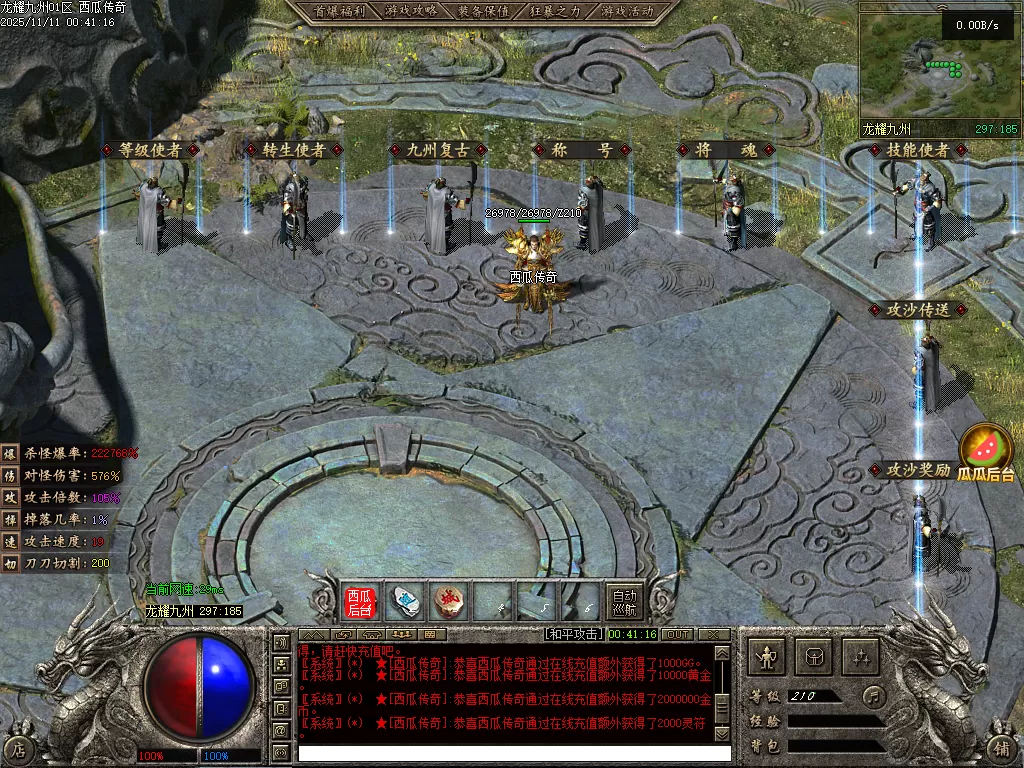Switch the 和平攻击 attack mode
Screen dimensions: 1024x768
coord(574,634)
